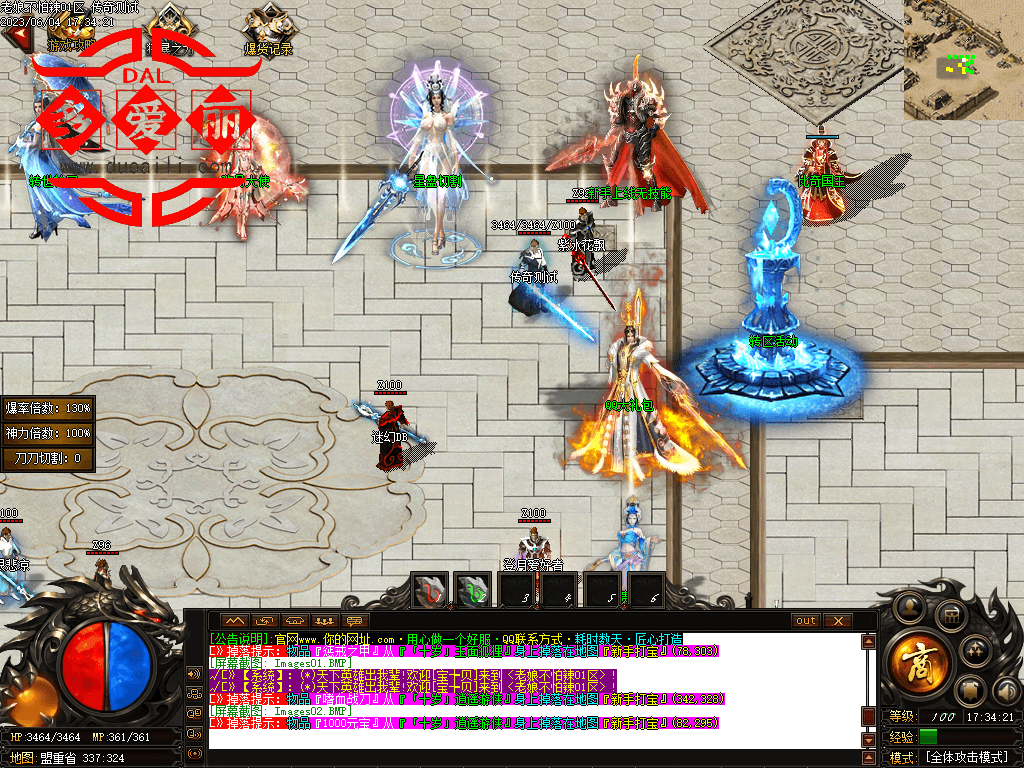
Task: Click the chat panel's "out" button
Action: (806, 621)
